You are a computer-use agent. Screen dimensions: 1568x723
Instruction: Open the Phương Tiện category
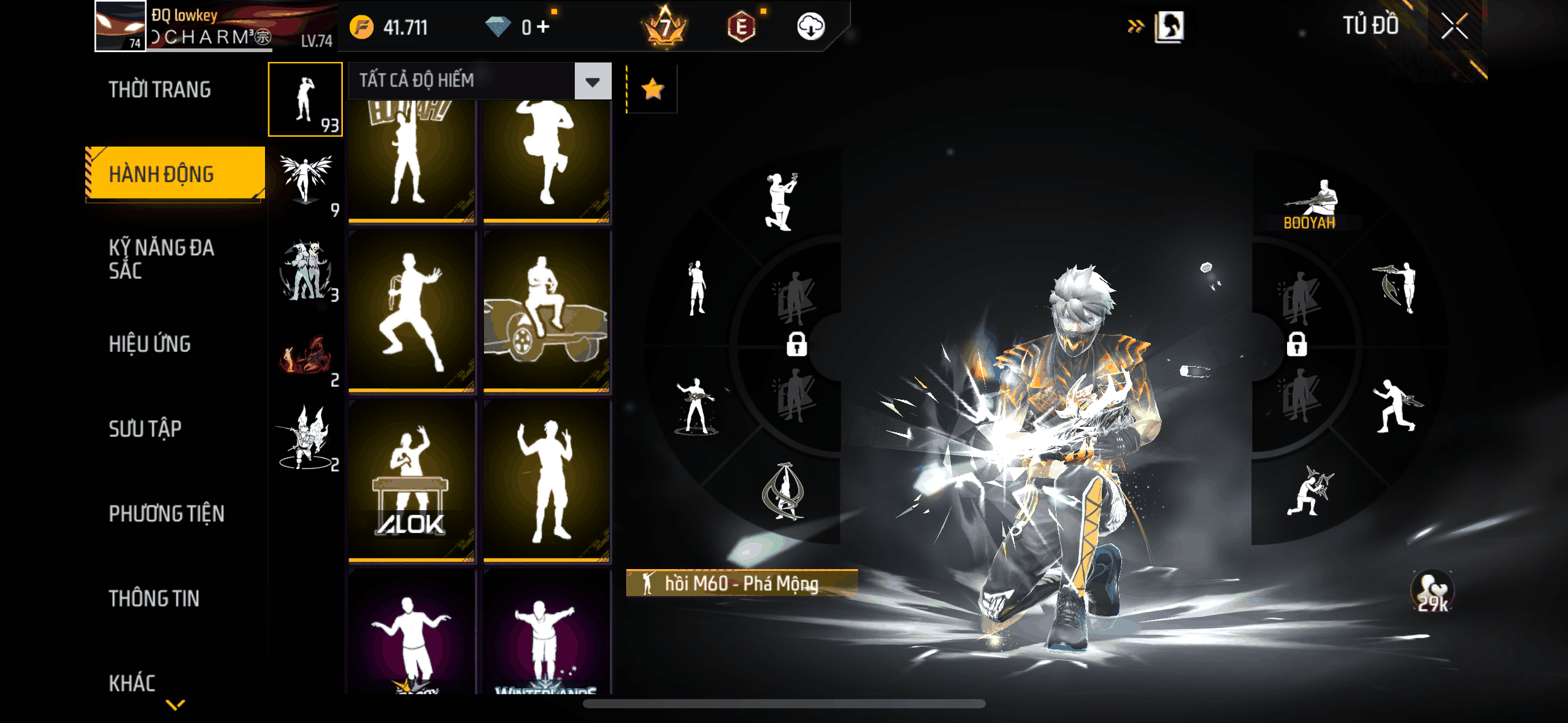(166, 513)
